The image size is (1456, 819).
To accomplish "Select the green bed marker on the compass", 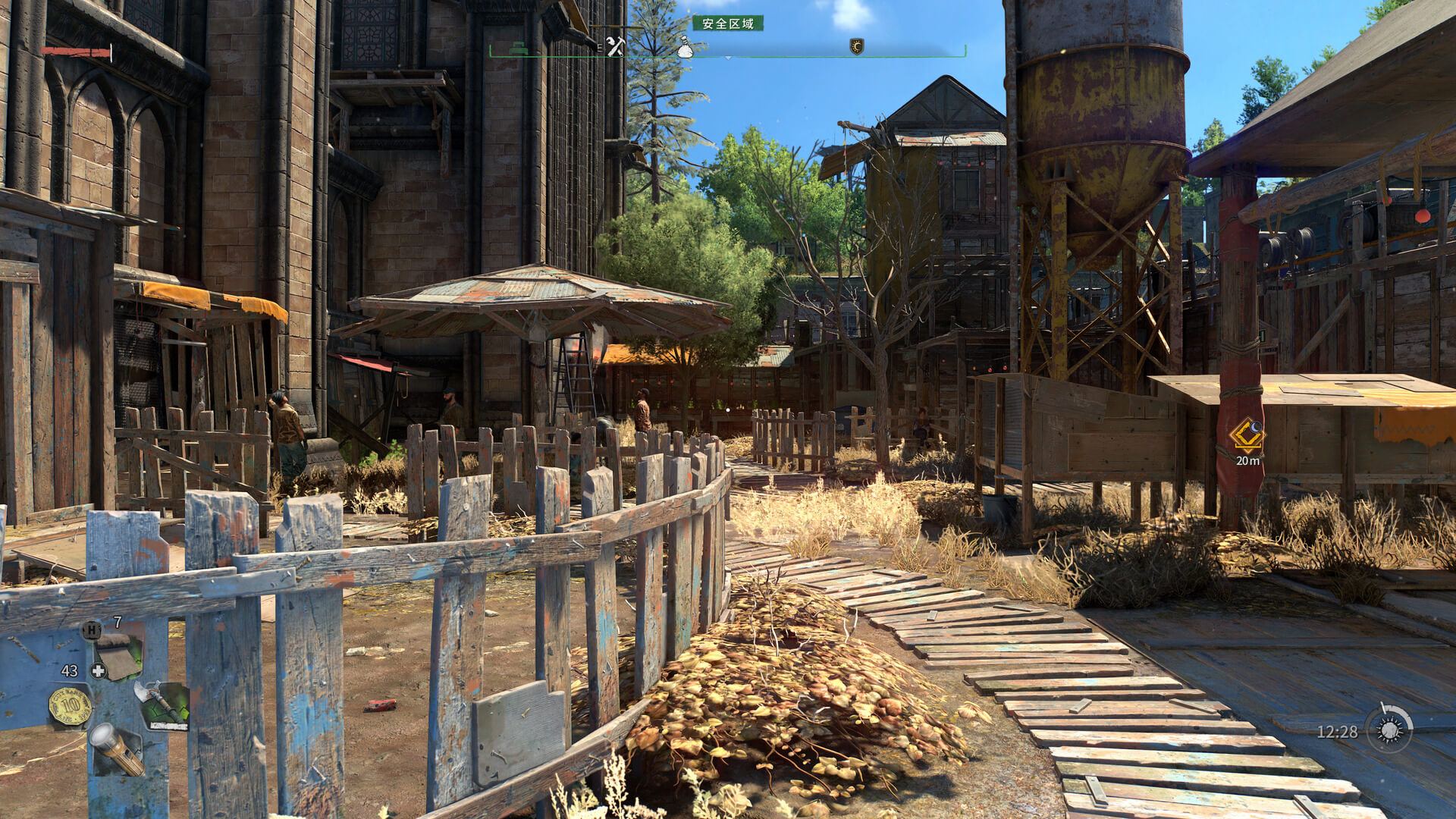I will [x=518, y=48].
